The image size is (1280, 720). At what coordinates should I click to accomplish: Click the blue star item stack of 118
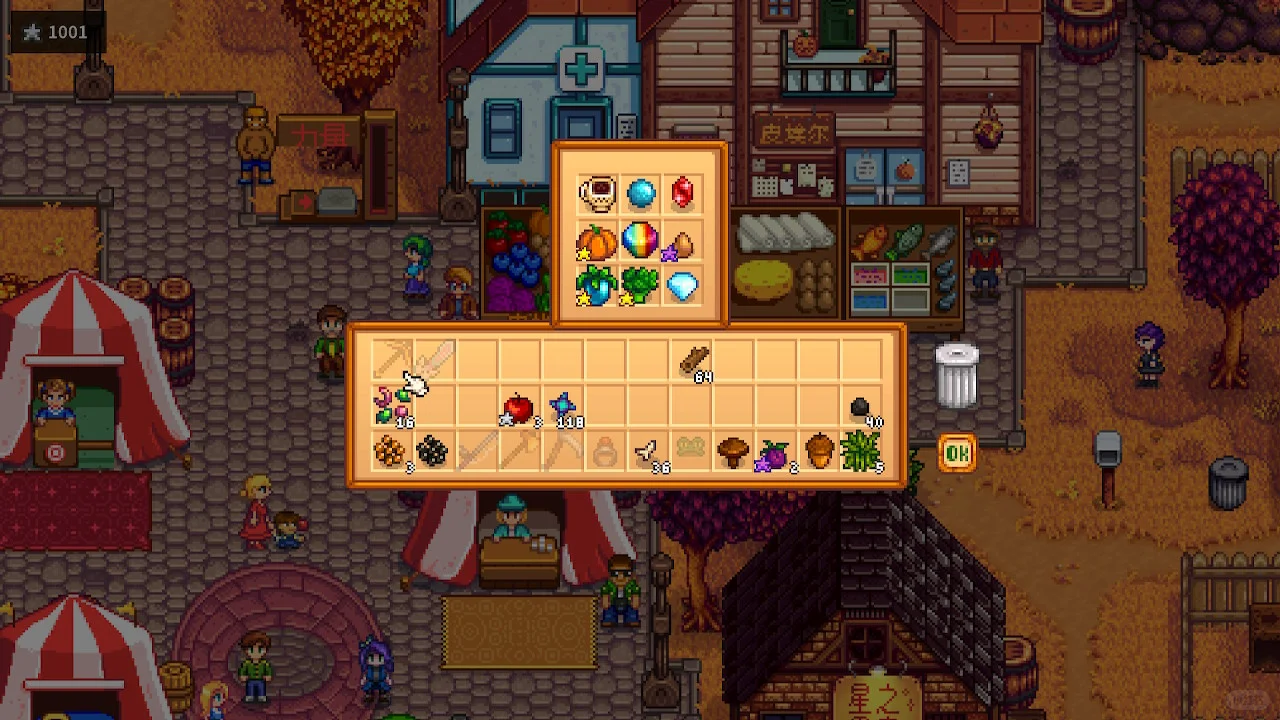pyautogui.click(x=563, y=407)
